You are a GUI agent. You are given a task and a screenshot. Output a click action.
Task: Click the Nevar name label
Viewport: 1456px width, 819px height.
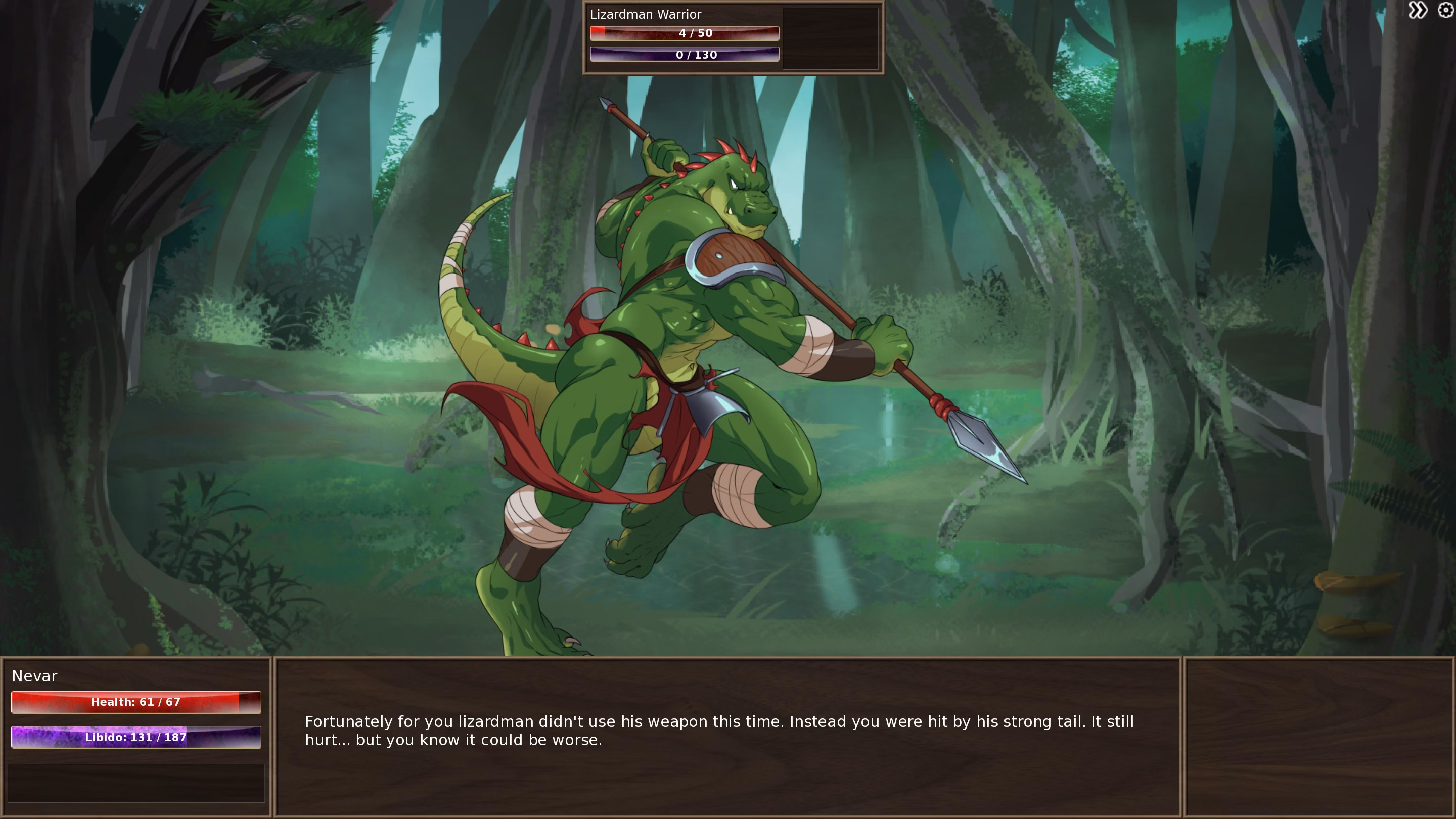point(34,676)
